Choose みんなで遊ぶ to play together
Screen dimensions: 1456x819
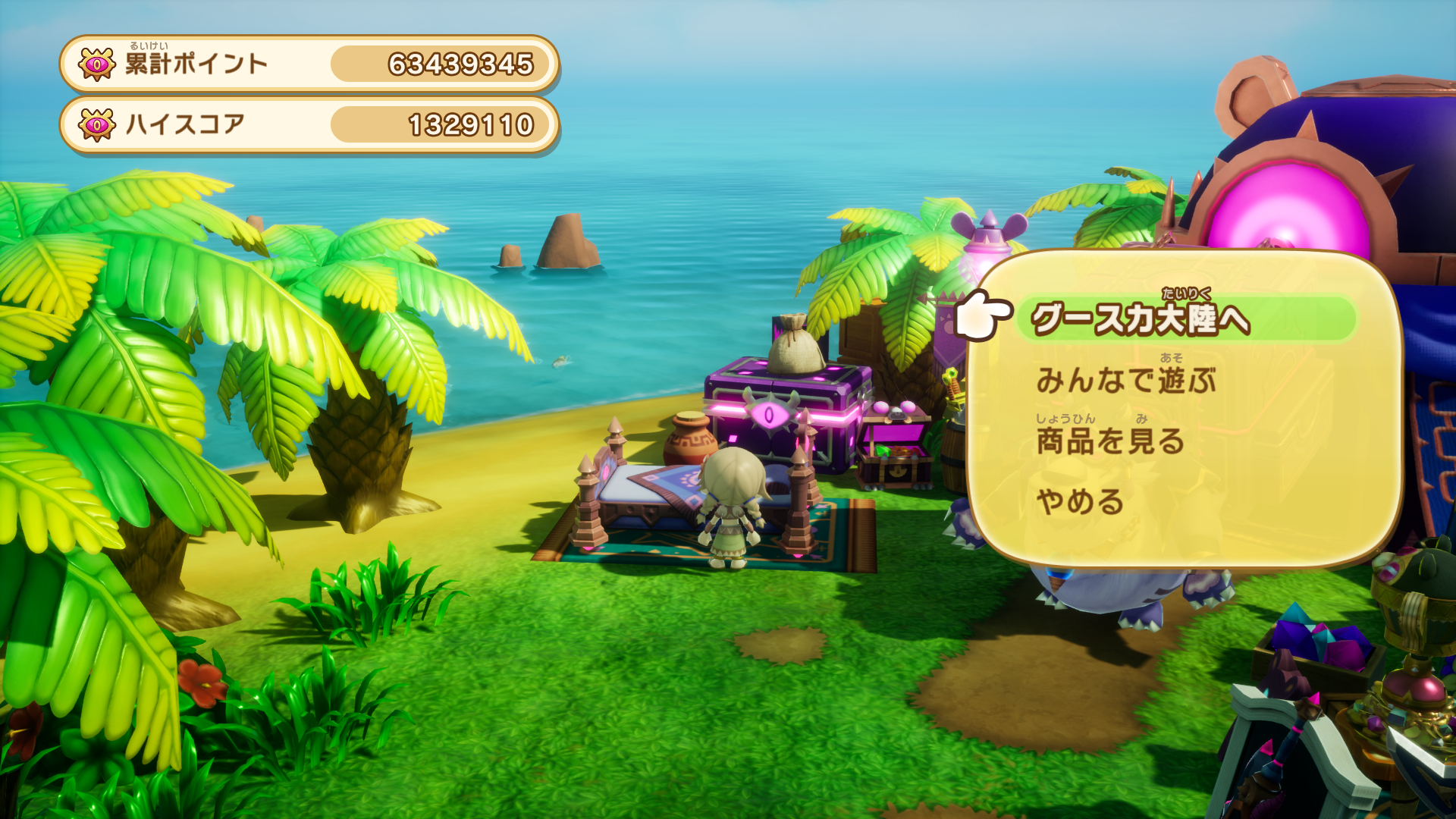(x=1126, y=380)
